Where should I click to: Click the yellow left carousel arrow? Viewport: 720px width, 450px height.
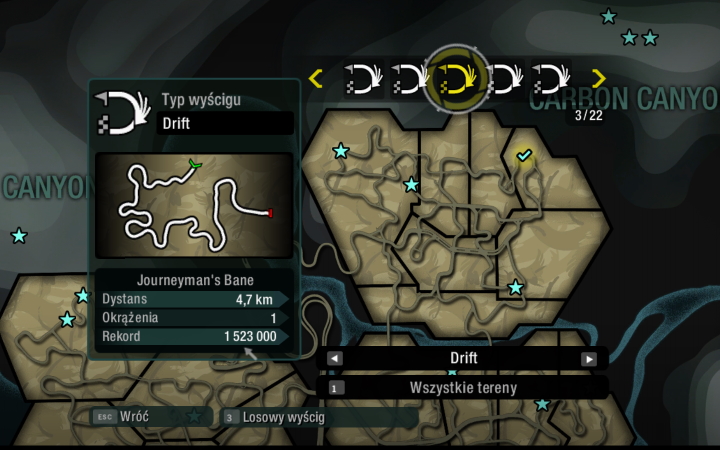[316, 78]
